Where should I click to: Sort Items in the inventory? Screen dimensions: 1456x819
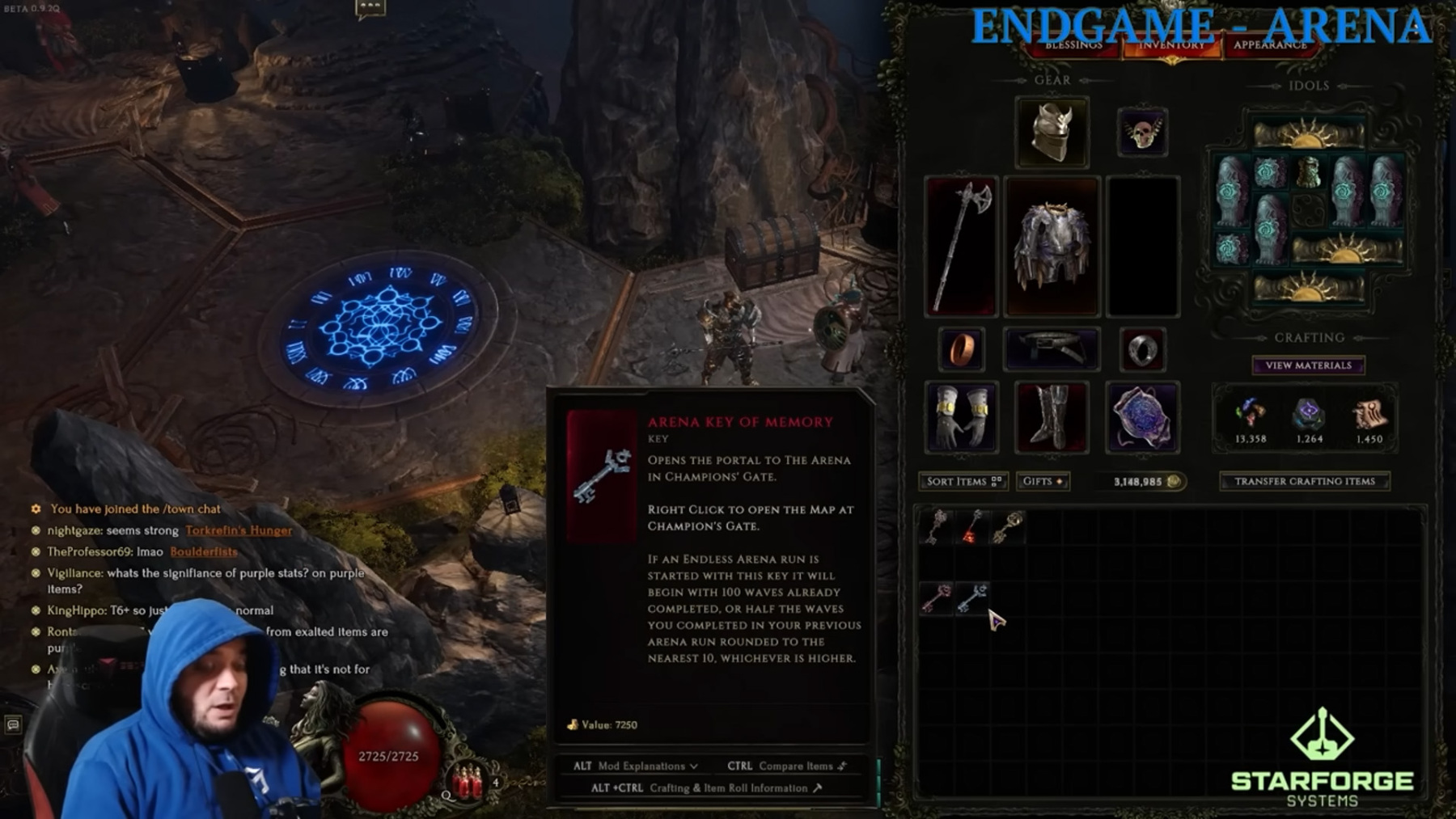963,481
